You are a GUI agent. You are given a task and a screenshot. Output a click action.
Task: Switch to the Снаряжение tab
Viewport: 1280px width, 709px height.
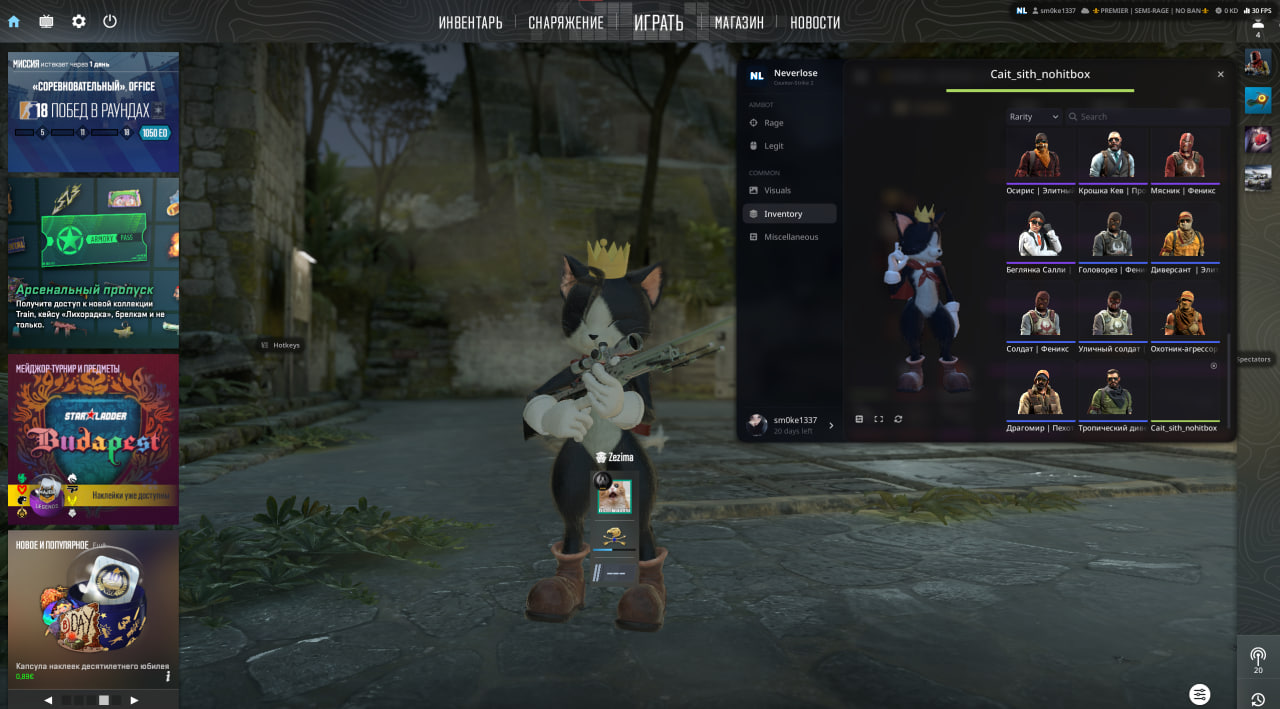point(566,22)
